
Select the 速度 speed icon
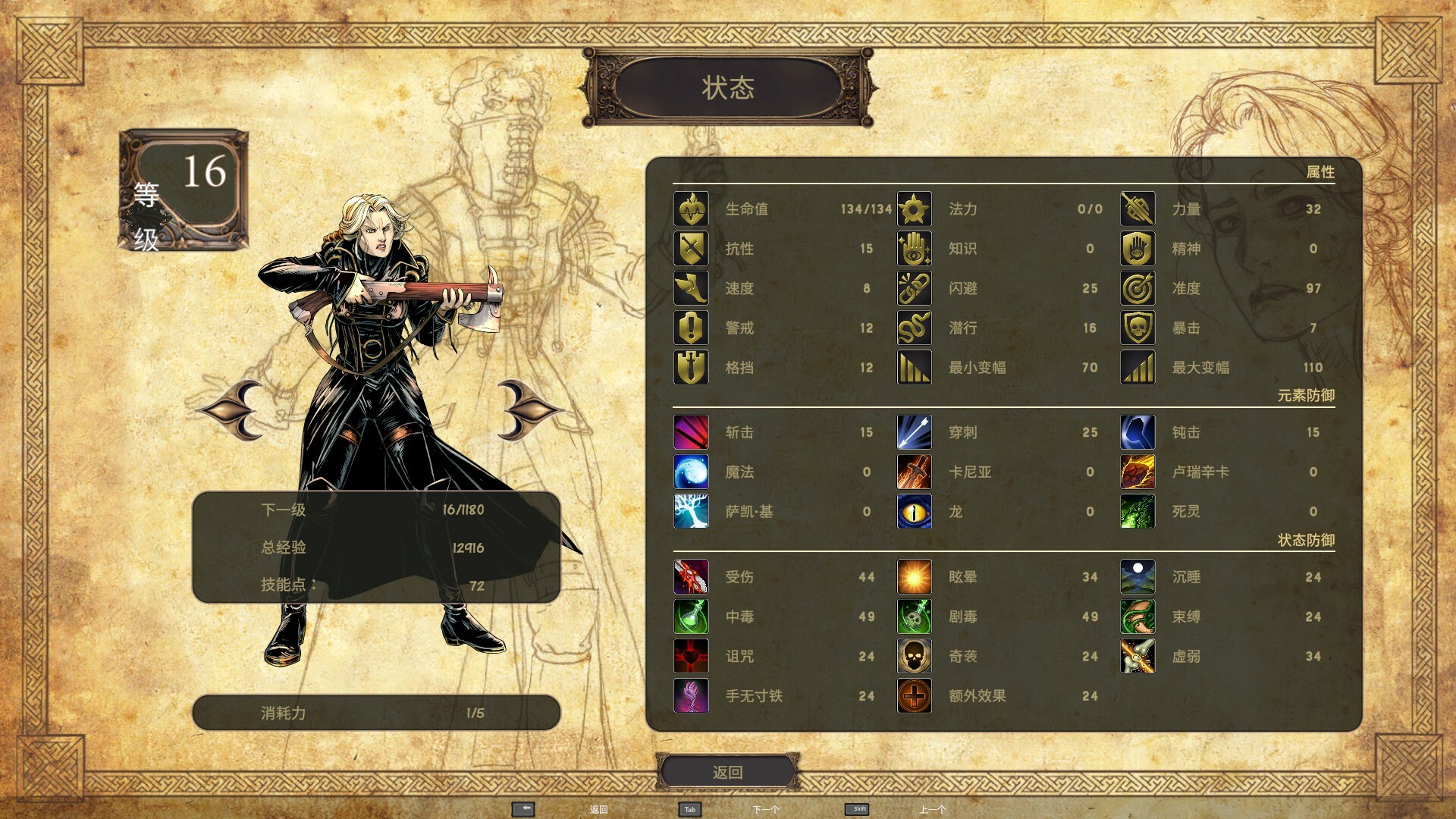[692, 288]
